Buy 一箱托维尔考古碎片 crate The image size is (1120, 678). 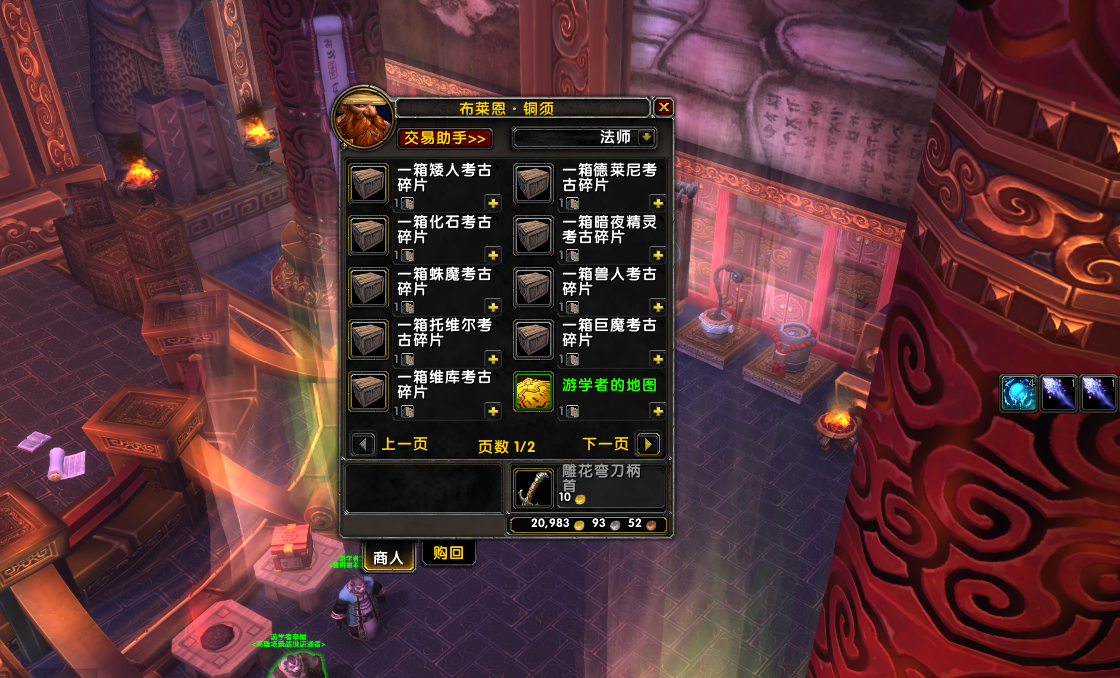(x=368, y=339)
